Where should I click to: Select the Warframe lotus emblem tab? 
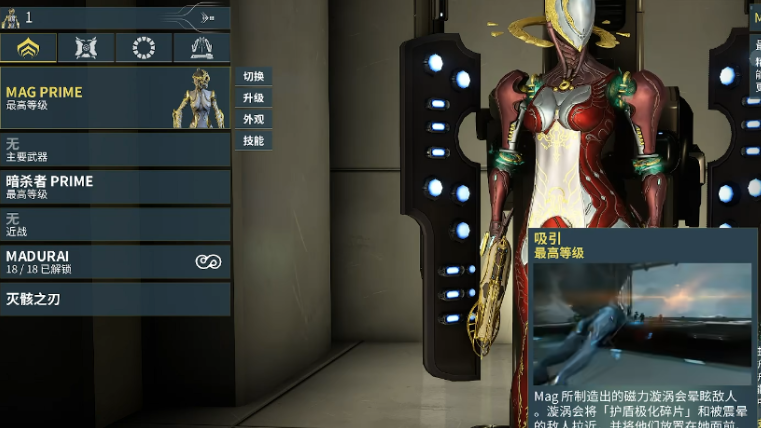[x=28, y=47]
